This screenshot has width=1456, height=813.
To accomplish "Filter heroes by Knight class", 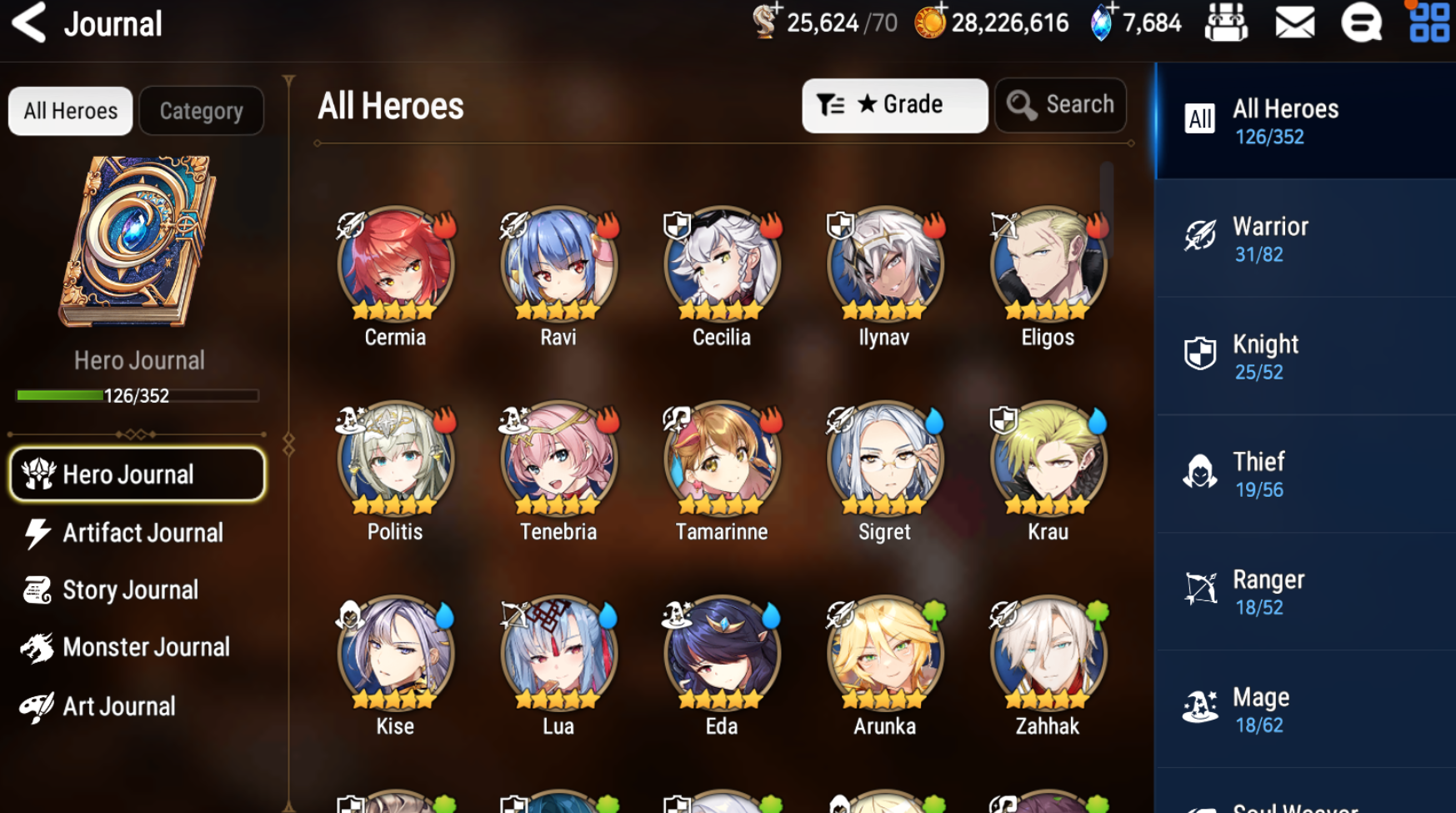I will pos(1304,357).
